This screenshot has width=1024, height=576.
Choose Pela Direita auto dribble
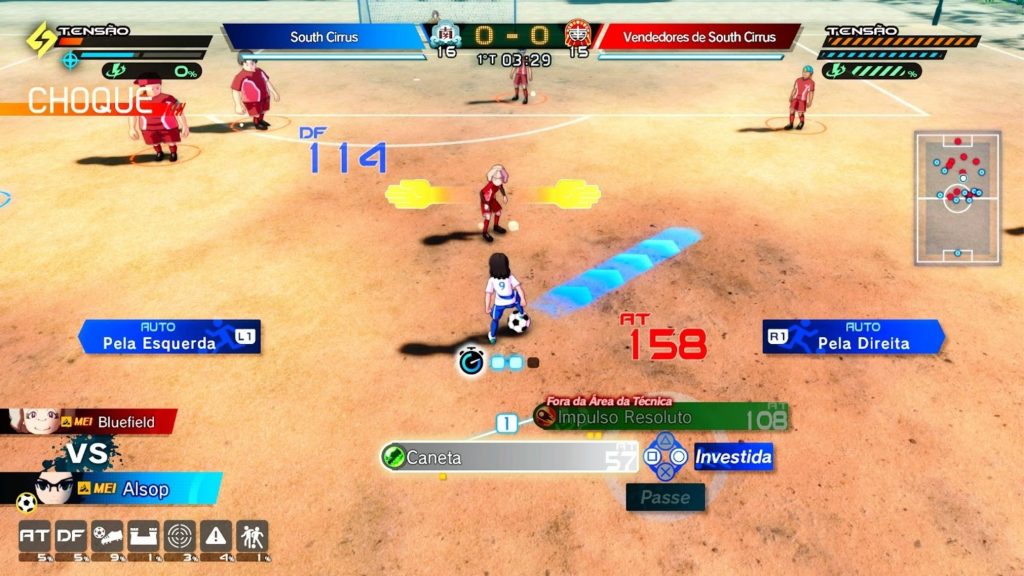point(853,337)
